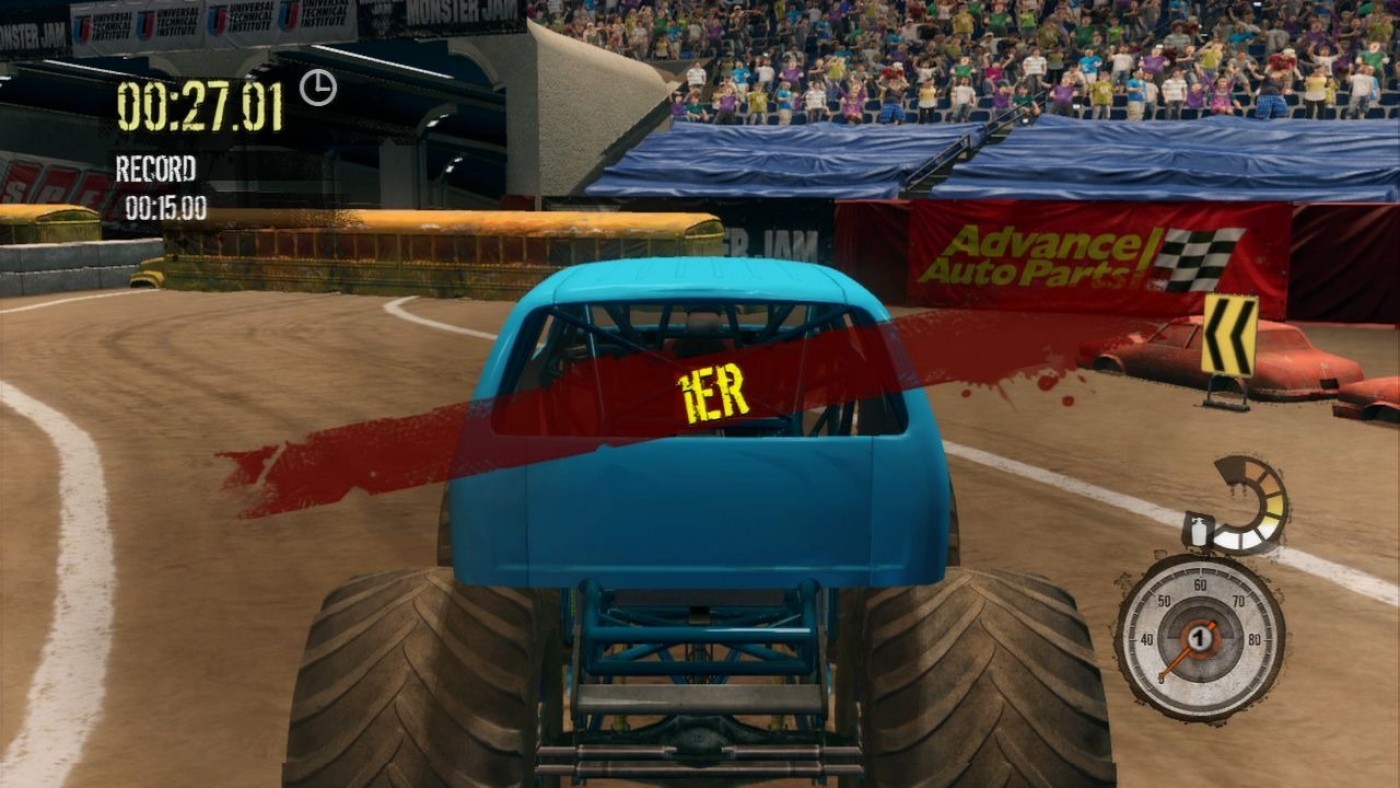Select the fire extinguisher icon near the boost meter

pyautogui.click(x=1196, y=533)
